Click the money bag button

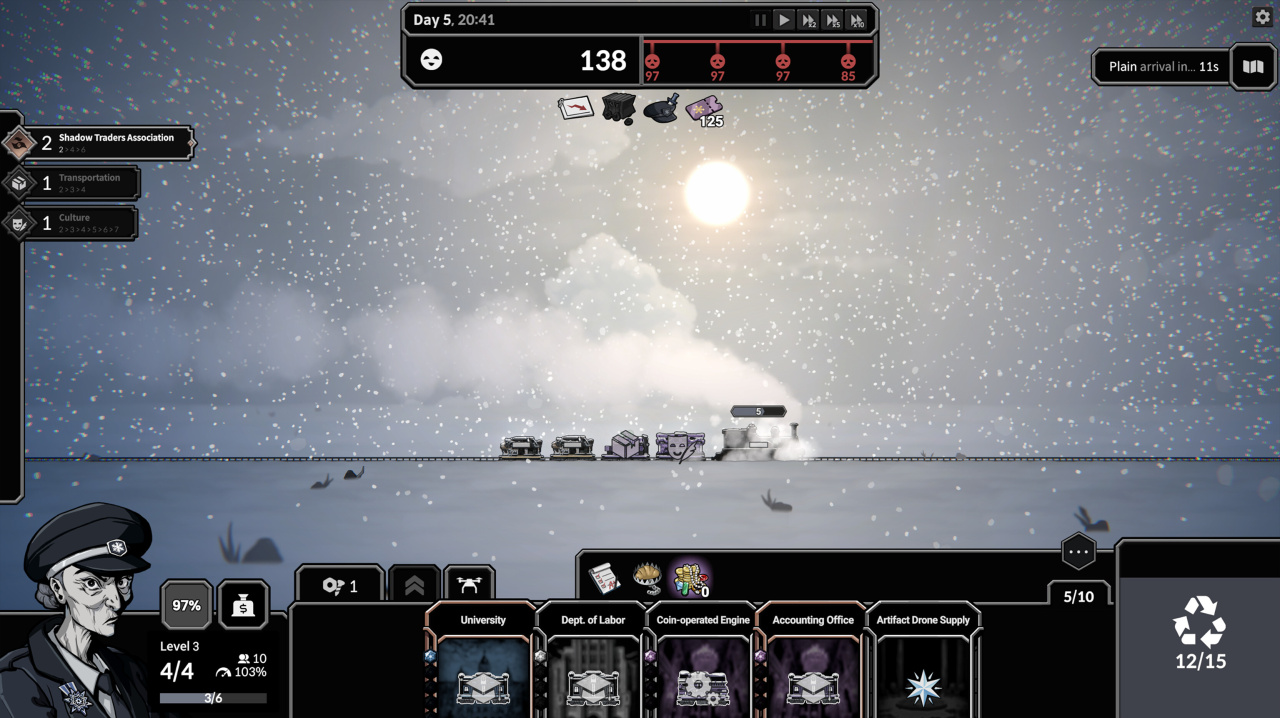[243, 605]
